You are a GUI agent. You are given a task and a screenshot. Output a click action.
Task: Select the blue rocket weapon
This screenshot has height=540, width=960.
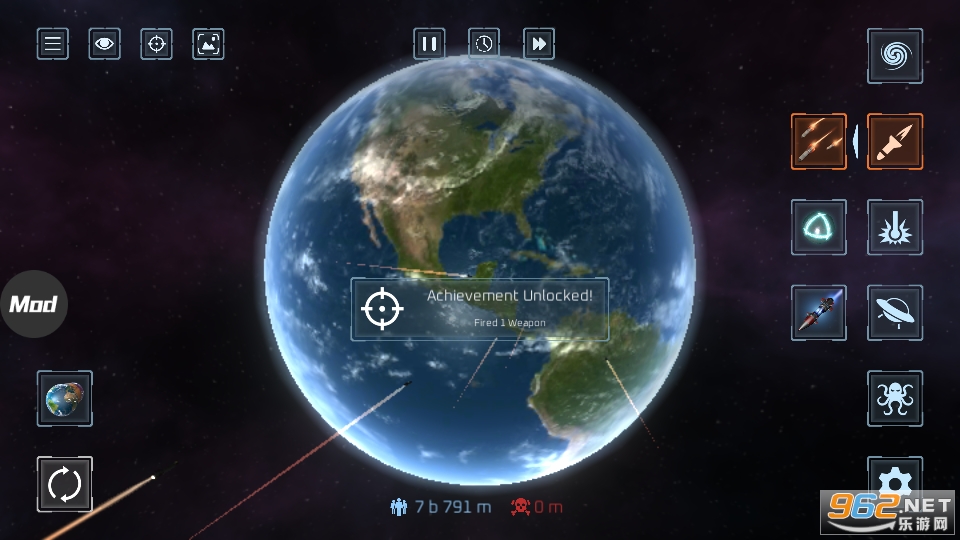(819, 313)
